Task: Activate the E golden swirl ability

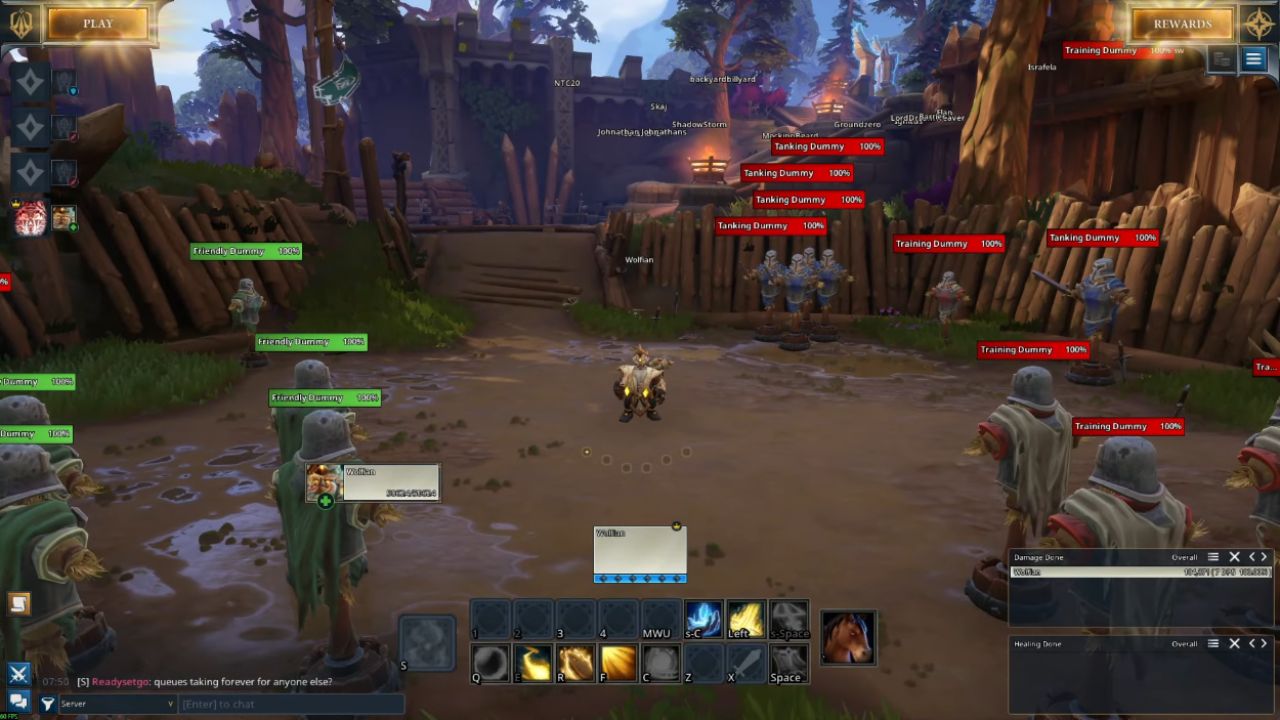Action: [534, 662]
